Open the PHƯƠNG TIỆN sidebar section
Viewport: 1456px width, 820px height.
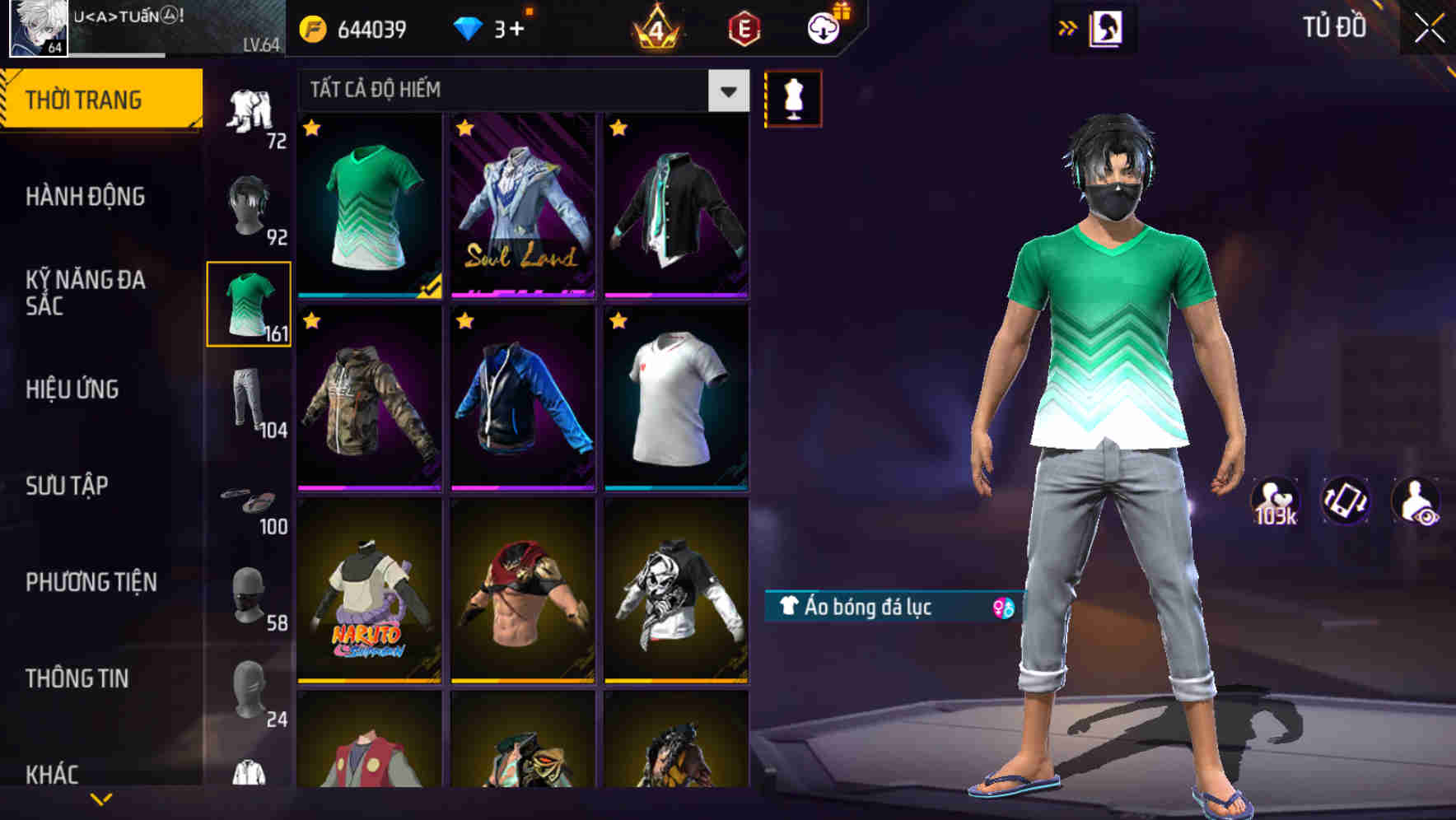[91, 581]
